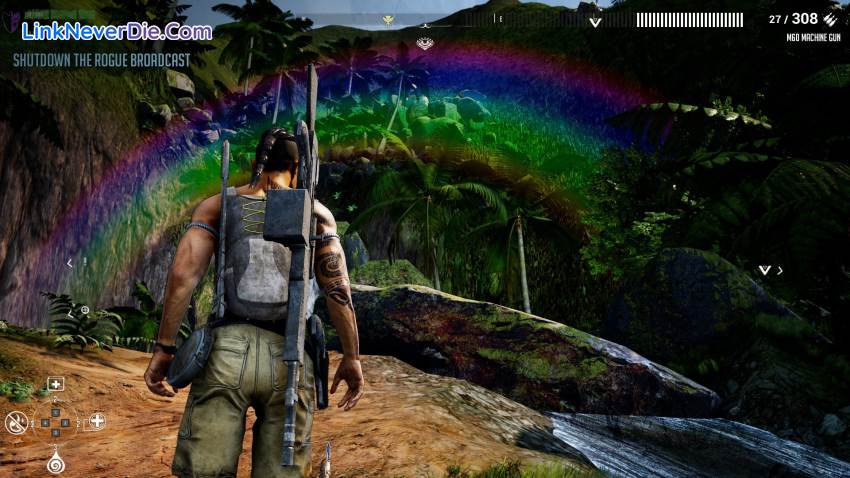Click the eye visibility indicator icon

(425, 43)
